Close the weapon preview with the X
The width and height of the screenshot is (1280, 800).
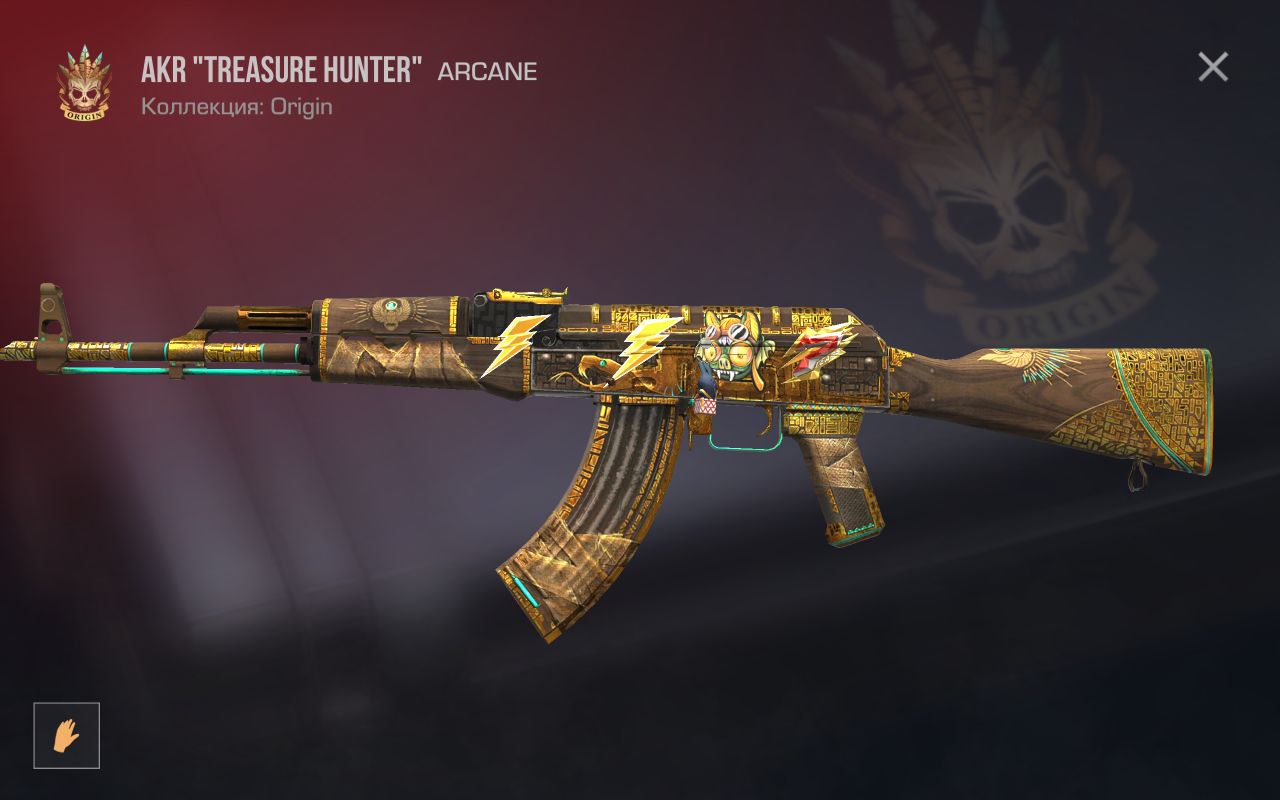coord(1212,67)
